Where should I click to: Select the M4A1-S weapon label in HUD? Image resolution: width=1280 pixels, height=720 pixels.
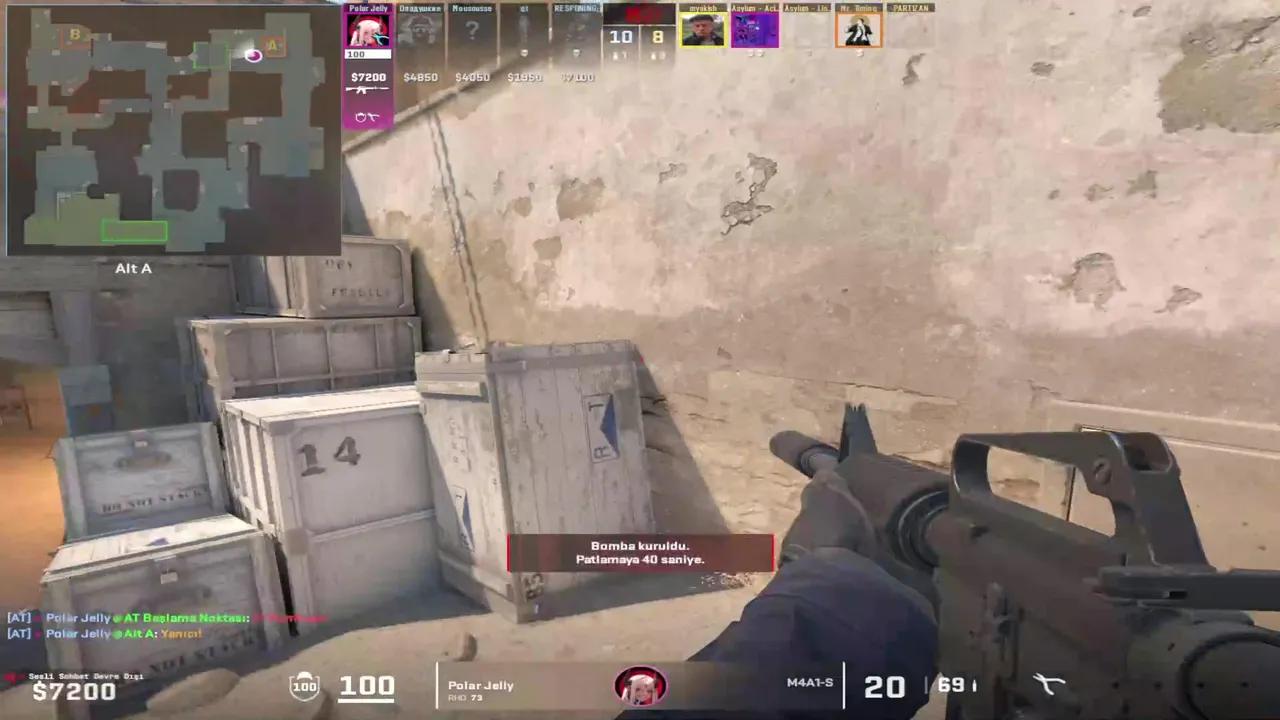point(810,682)
